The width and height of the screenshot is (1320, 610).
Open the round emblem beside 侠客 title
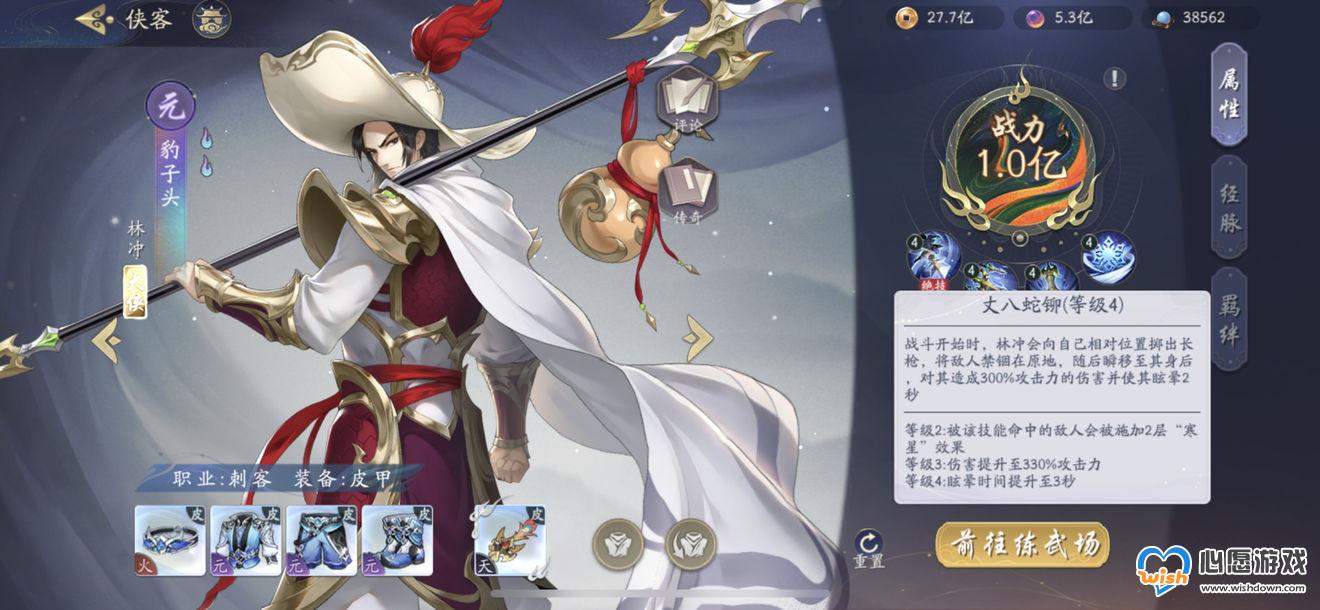(211, 19)
